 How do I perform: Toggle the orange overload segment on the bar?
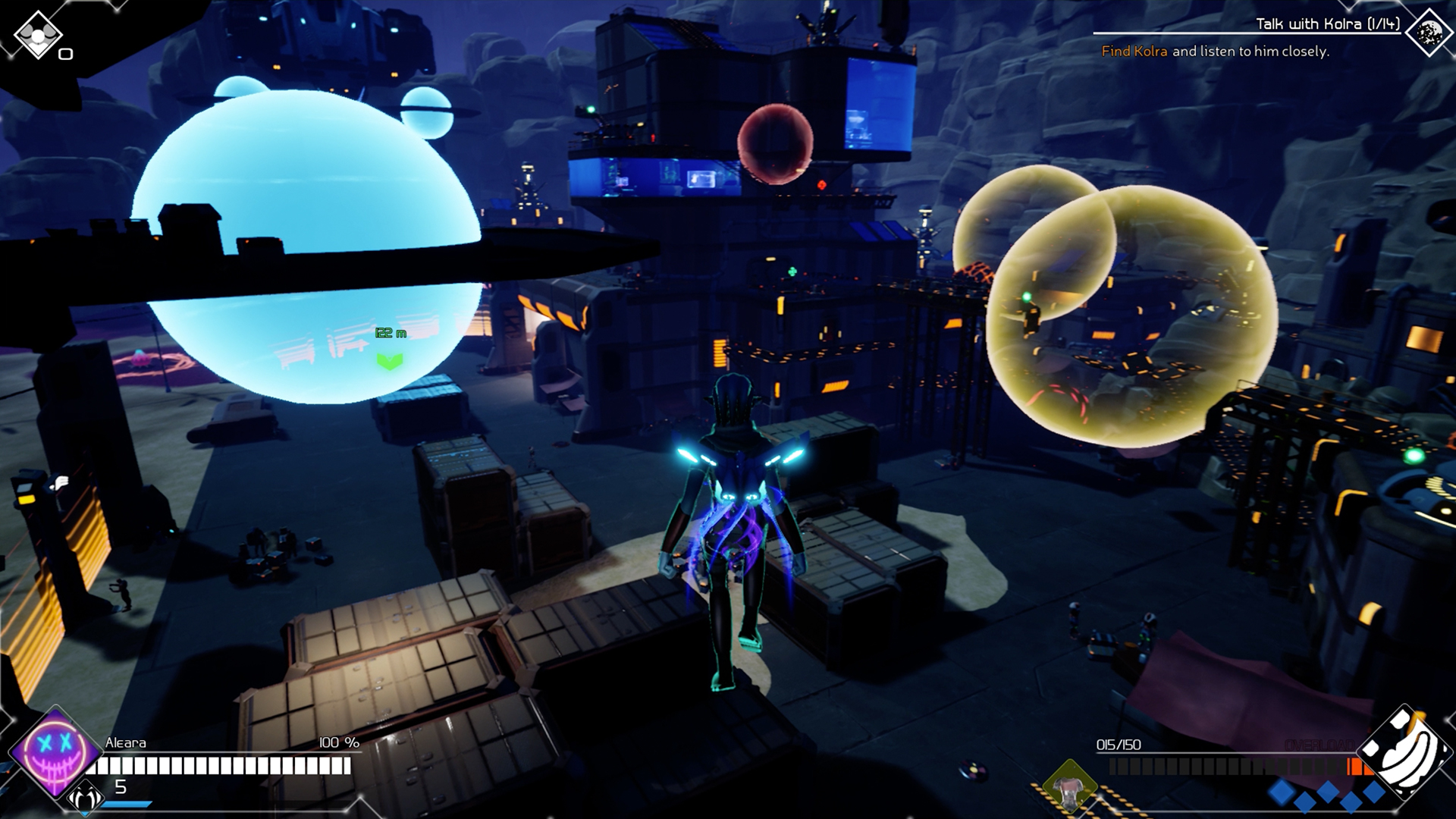pos(1356,766)
